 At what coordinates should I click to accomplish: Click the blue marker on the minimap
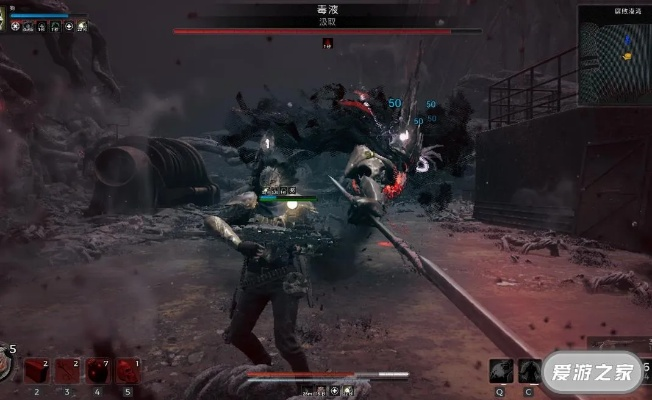[x=627, y=41]
